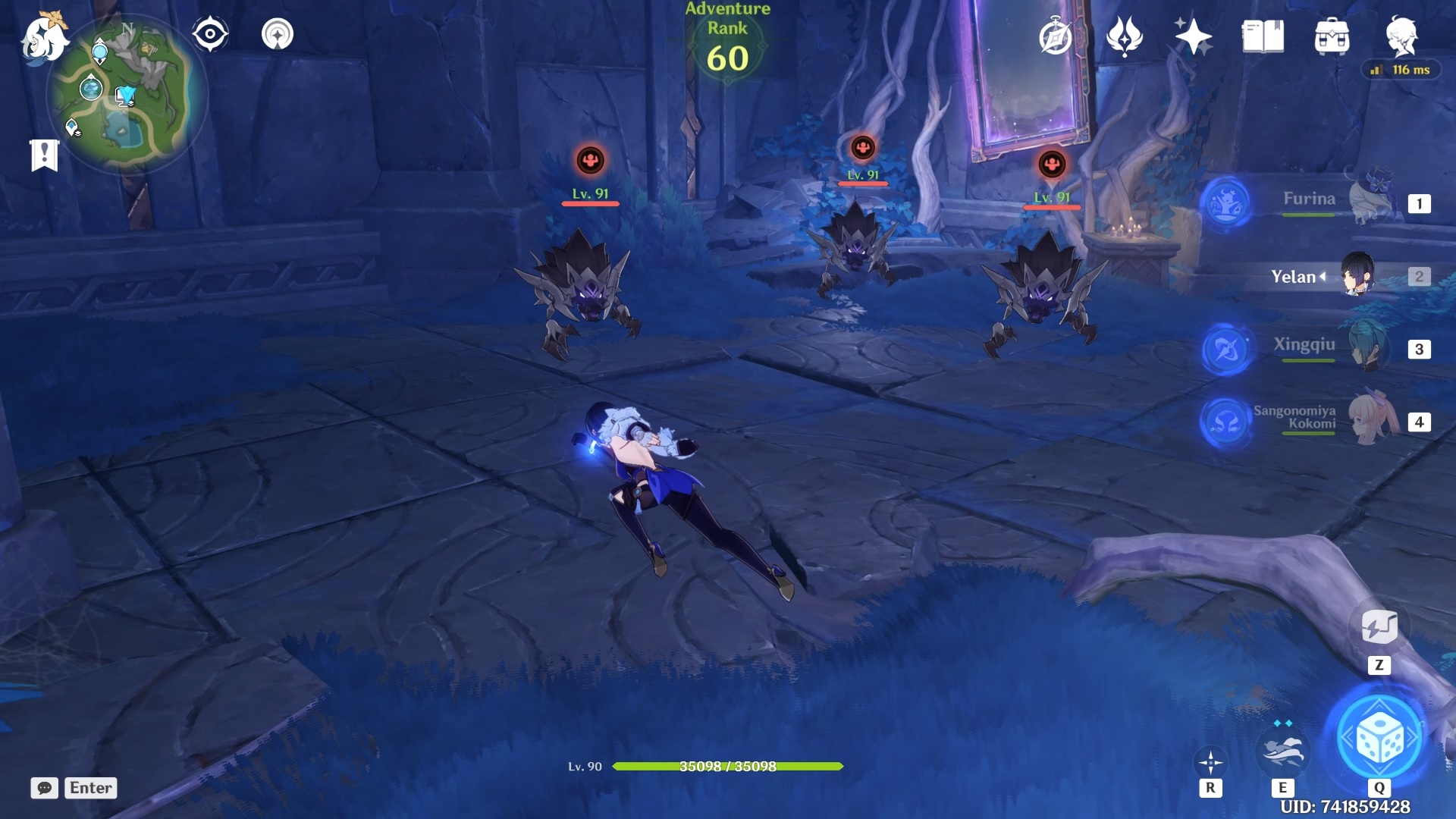Image resolution: width=1456 pixels, height=819 pixels.
Task: Use Yelan's Elemental Skill icon
Action: coord(1282,751)
